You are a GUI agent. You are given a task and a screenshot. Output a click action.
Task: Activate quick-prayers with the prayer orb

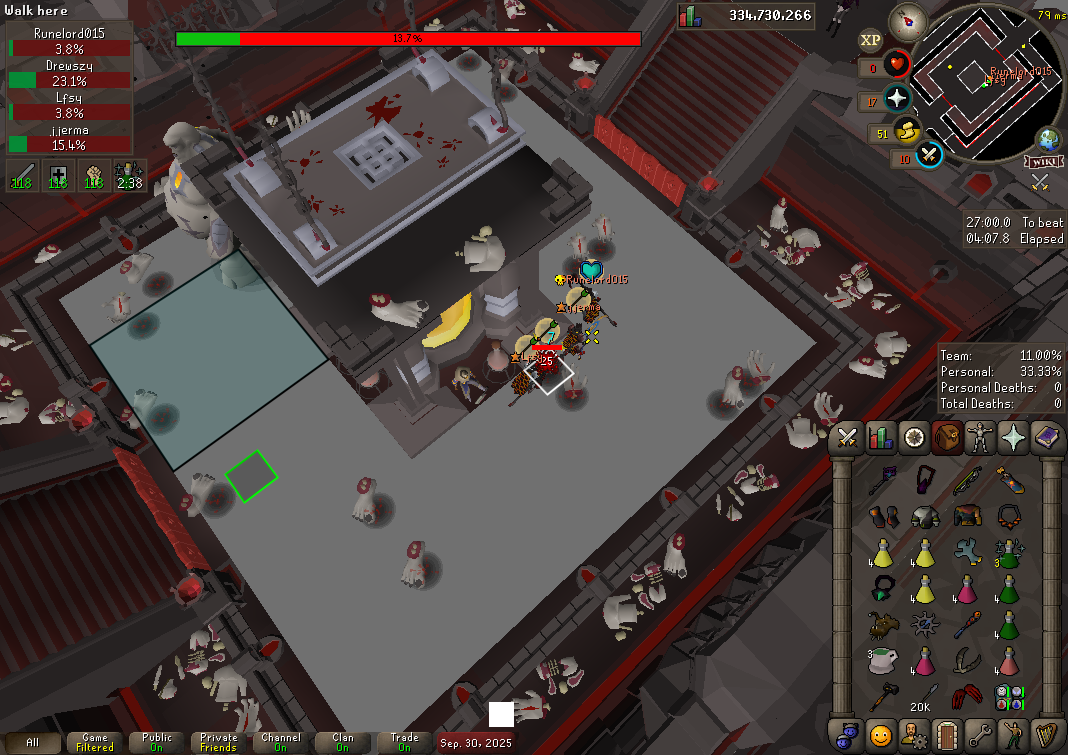(x=897, y=99)
